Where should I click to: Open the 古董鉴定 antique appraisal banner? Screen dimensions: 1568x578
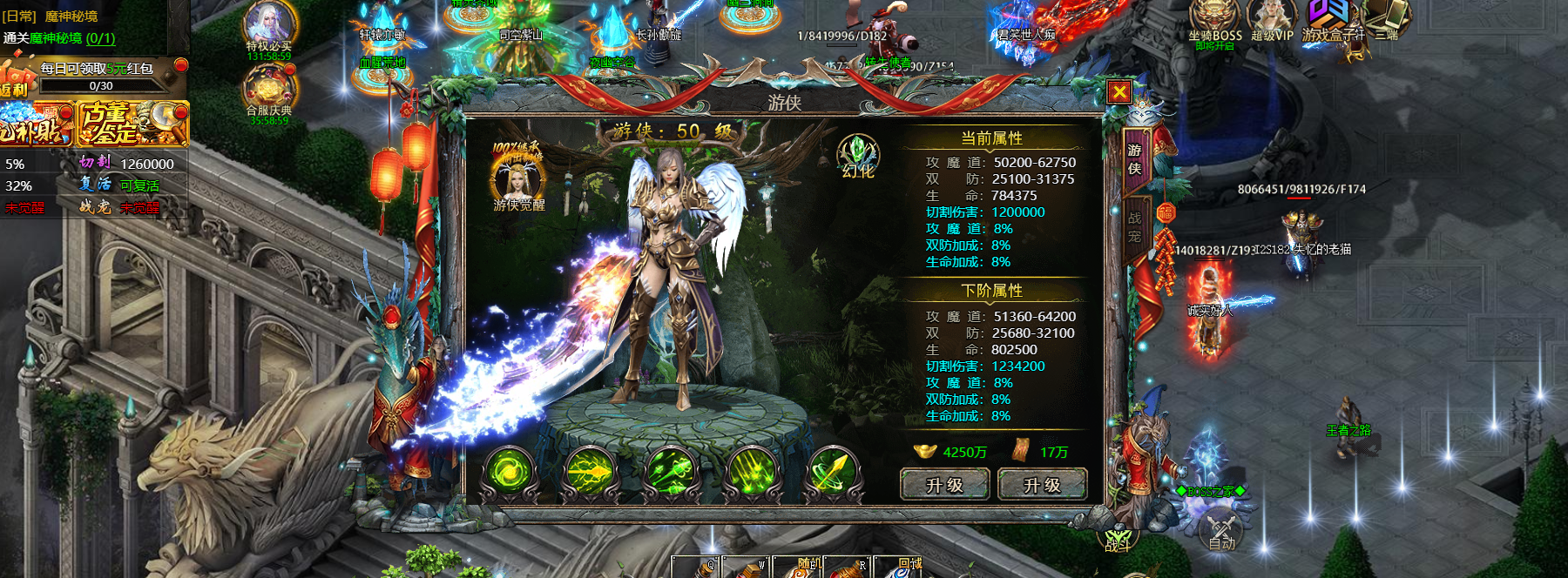coord(132,123)
